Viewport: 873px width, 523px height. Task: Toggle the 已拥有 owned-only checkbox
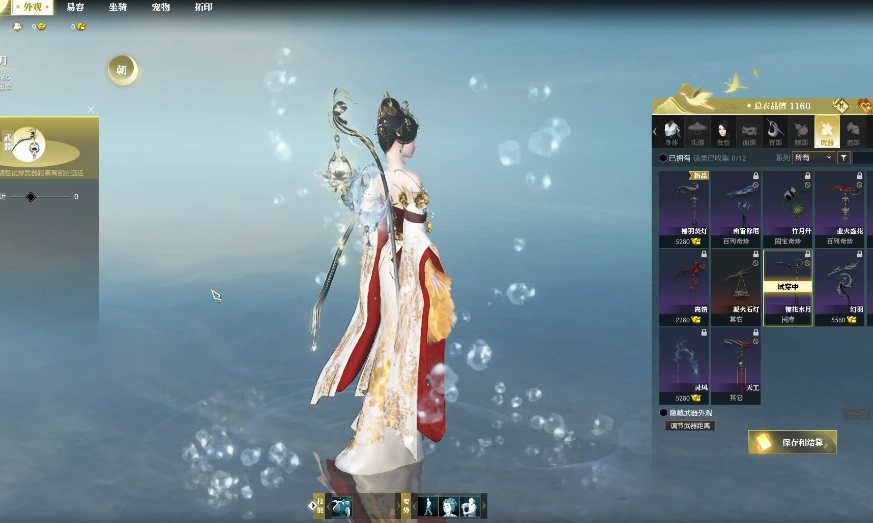point(663,158)
